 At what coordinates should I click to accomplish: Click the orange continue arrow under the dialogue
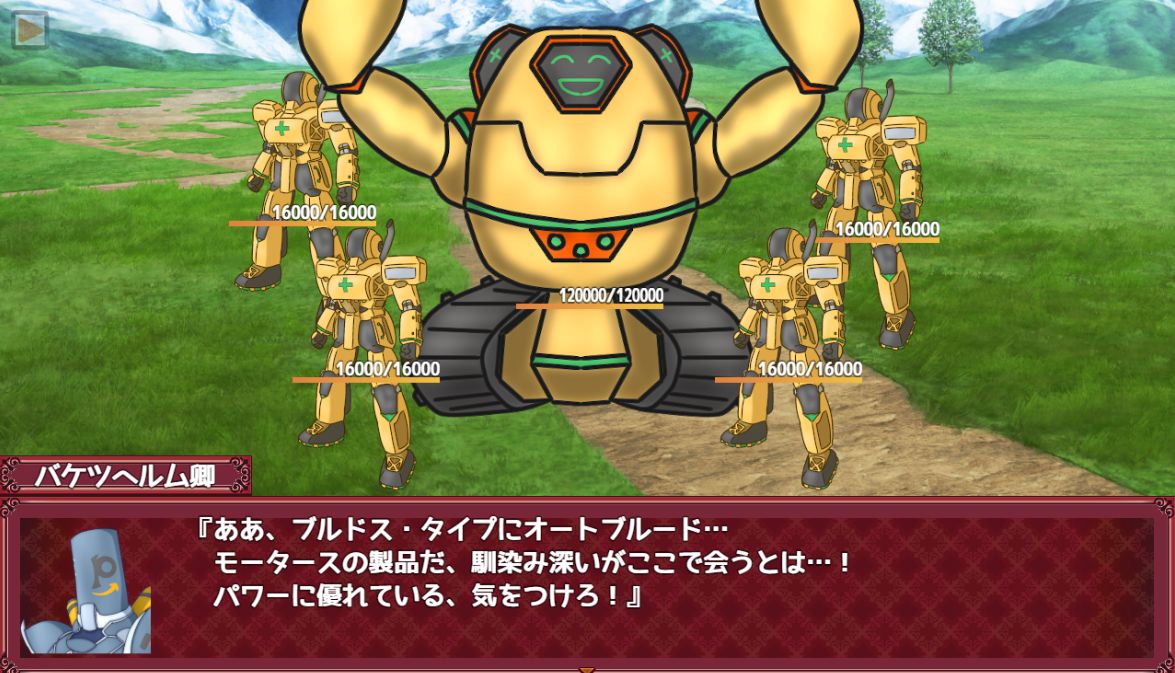click(x=587, y=668)
